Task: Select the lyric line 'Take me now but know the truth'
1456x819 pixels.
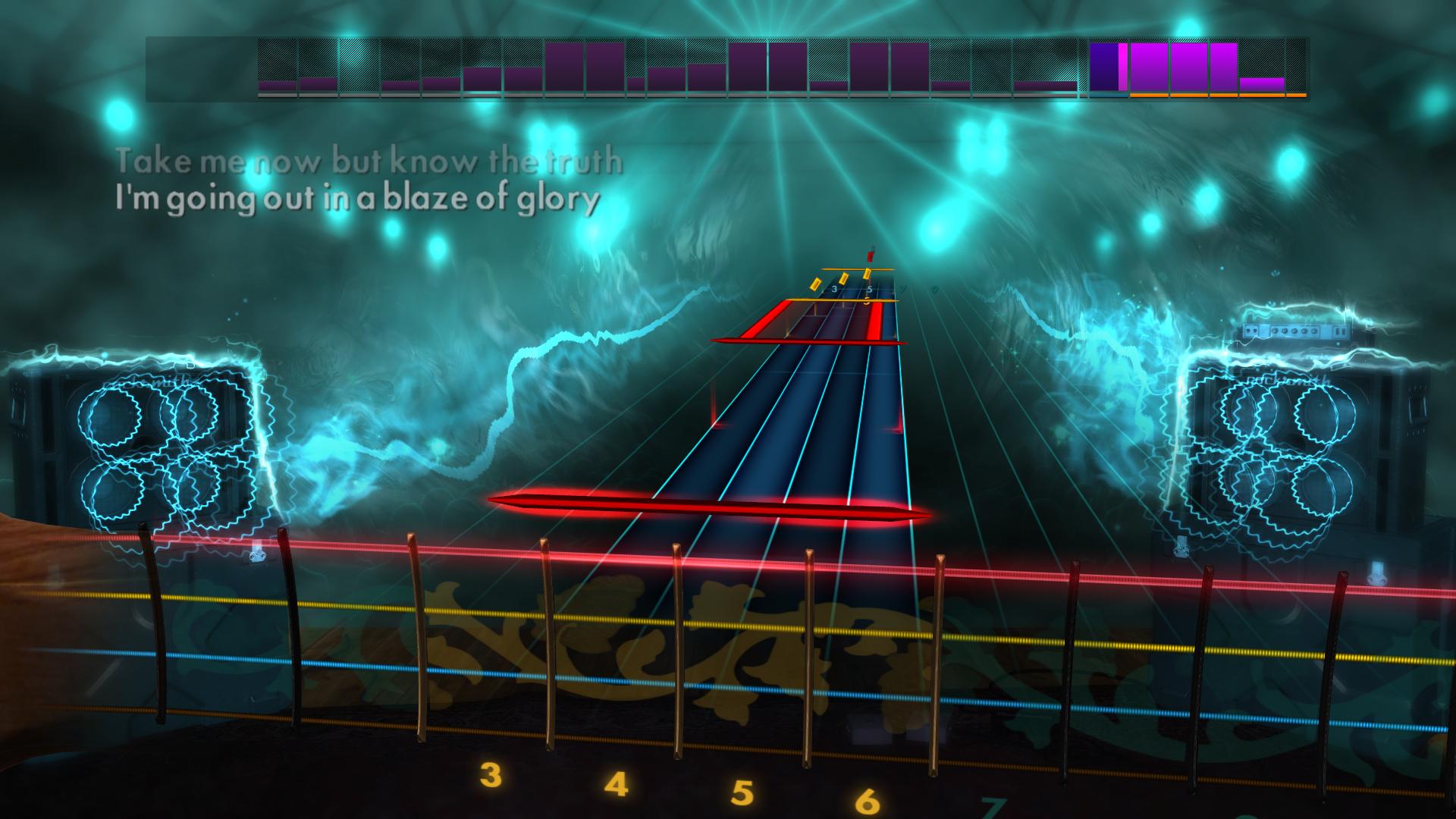Action: pyautogui.click(x=369, y=159)
